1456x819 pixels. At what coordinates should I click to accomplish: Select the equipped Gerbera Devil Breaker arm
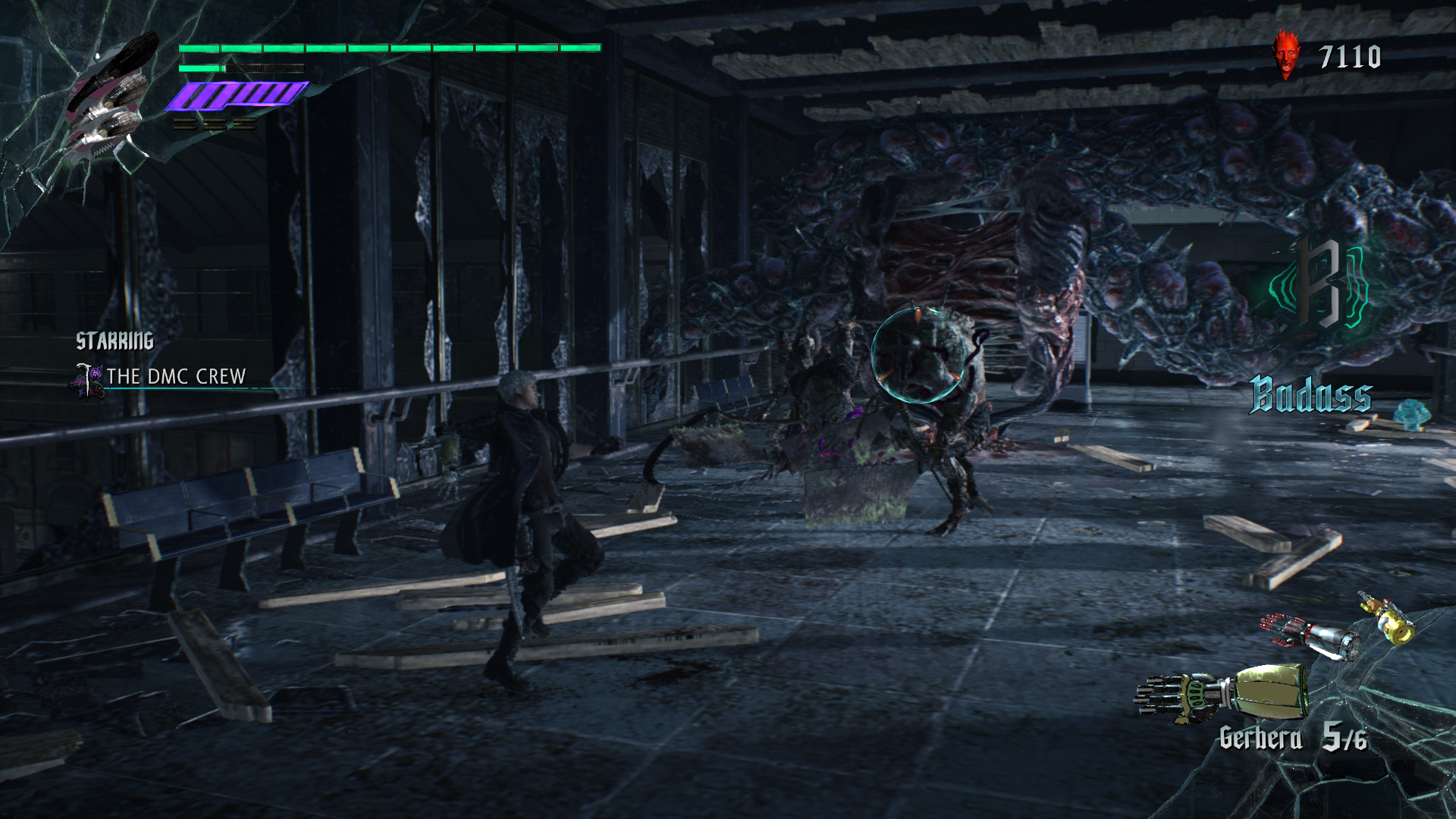pos(1222,692)
